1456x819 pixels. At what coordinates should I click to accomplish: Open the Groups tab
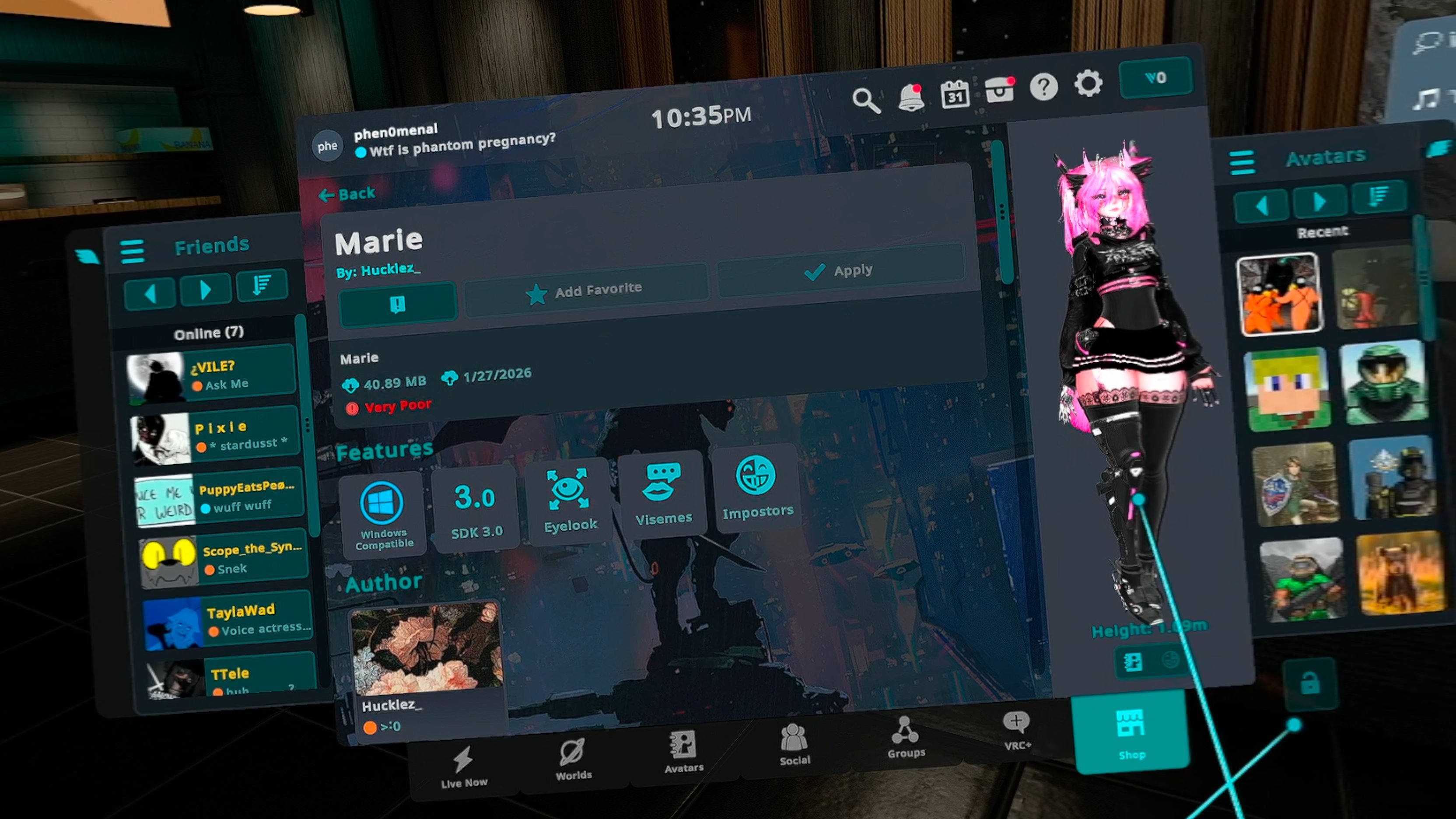pos(906,736)
